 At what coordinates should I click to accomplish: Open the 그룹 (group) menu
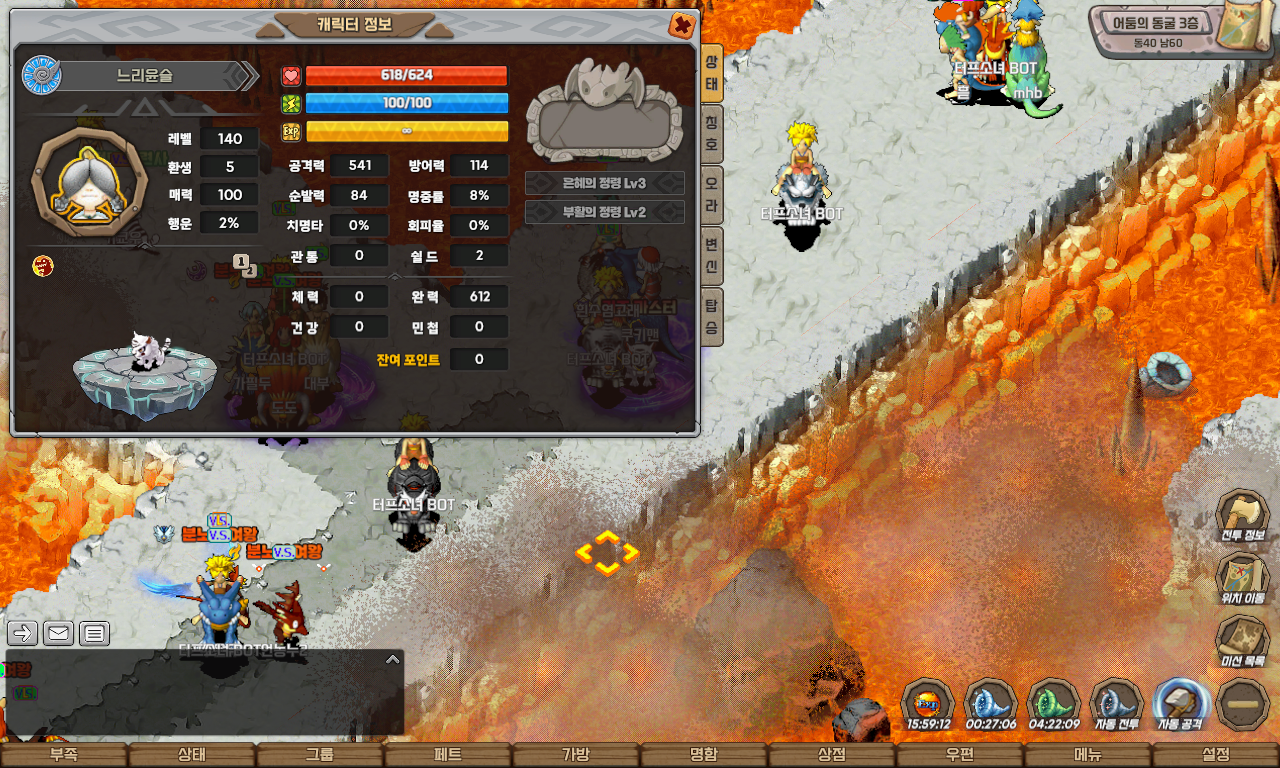(x=319, y=755)
